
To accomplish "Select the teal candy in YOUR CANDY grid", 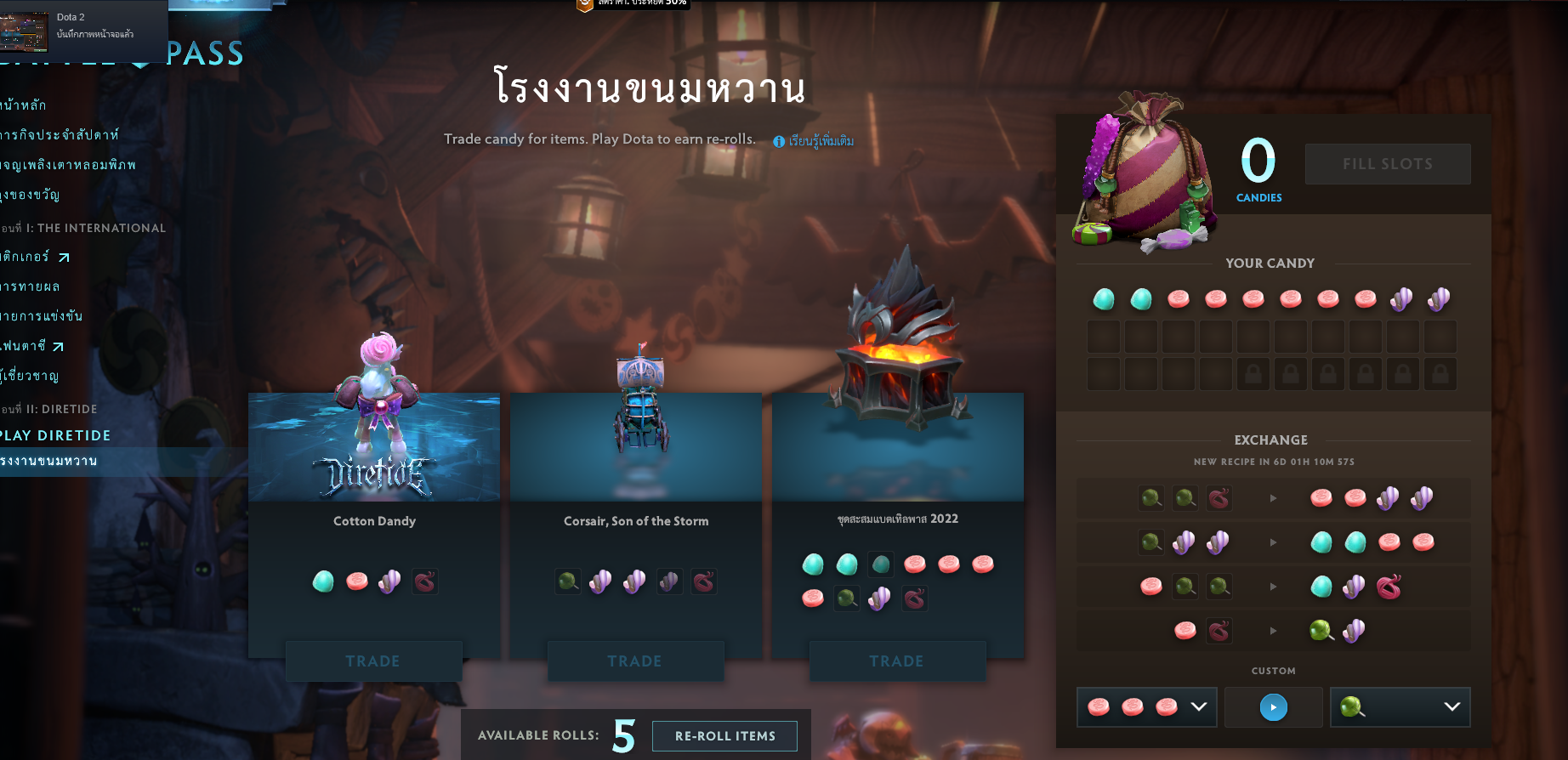I will pyautogui.click(x=1103, y=299).
